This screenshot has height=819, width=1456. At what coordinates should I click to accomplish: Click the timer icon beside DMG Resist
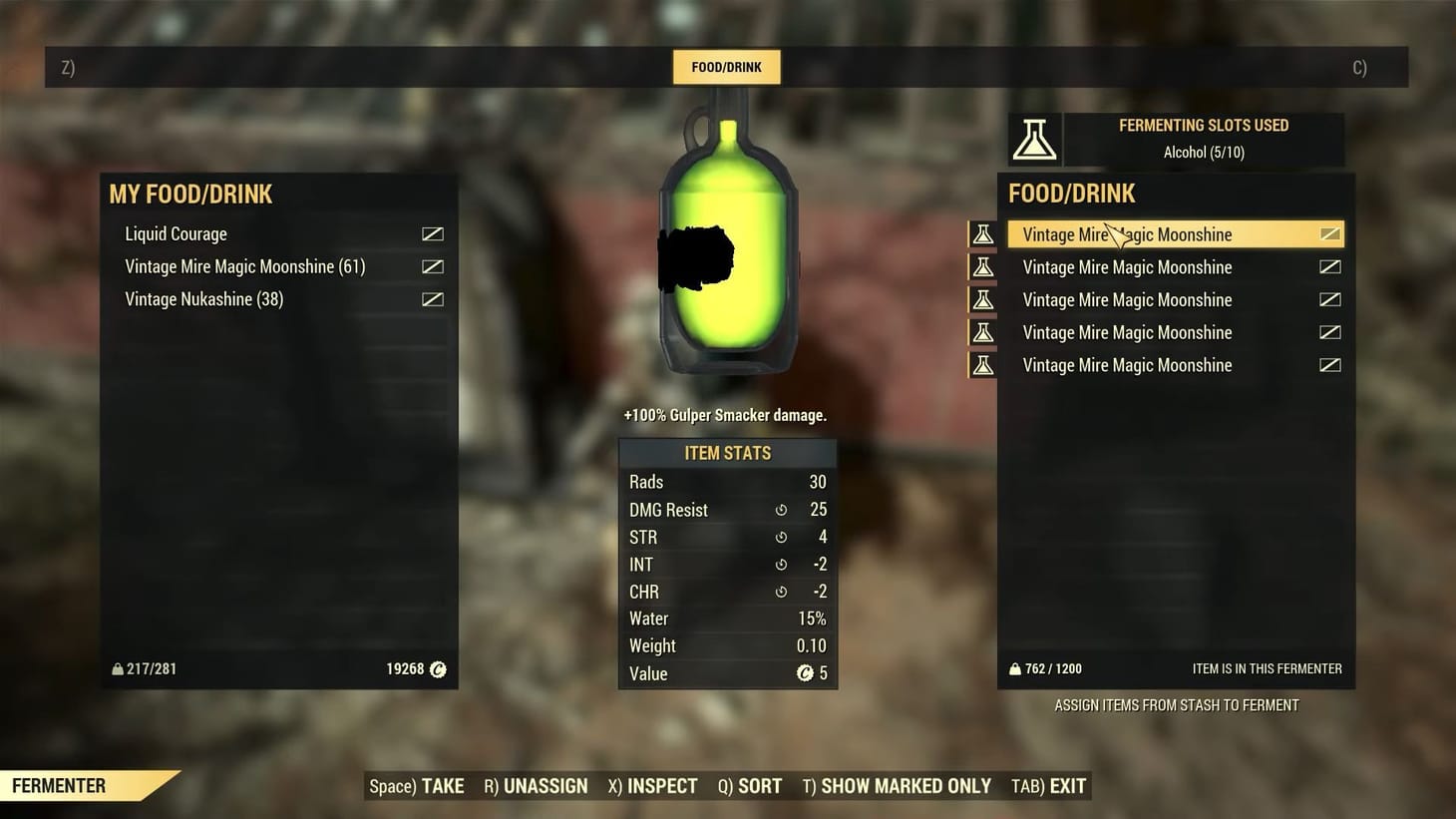780,510
